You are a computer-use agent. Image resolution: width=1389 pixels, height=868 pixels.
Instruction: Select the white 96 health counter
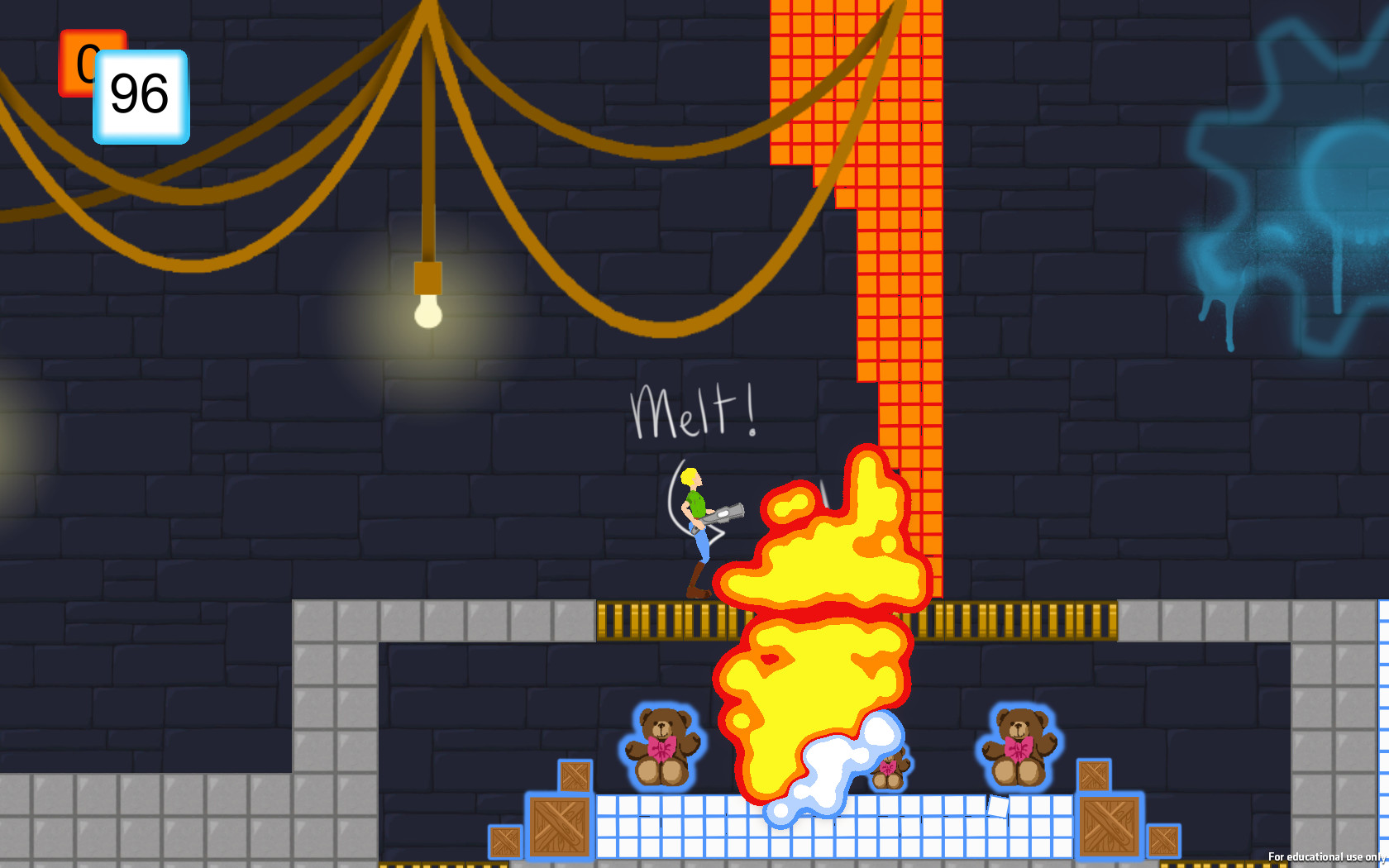pyautogui.click(x=139, y=94)
